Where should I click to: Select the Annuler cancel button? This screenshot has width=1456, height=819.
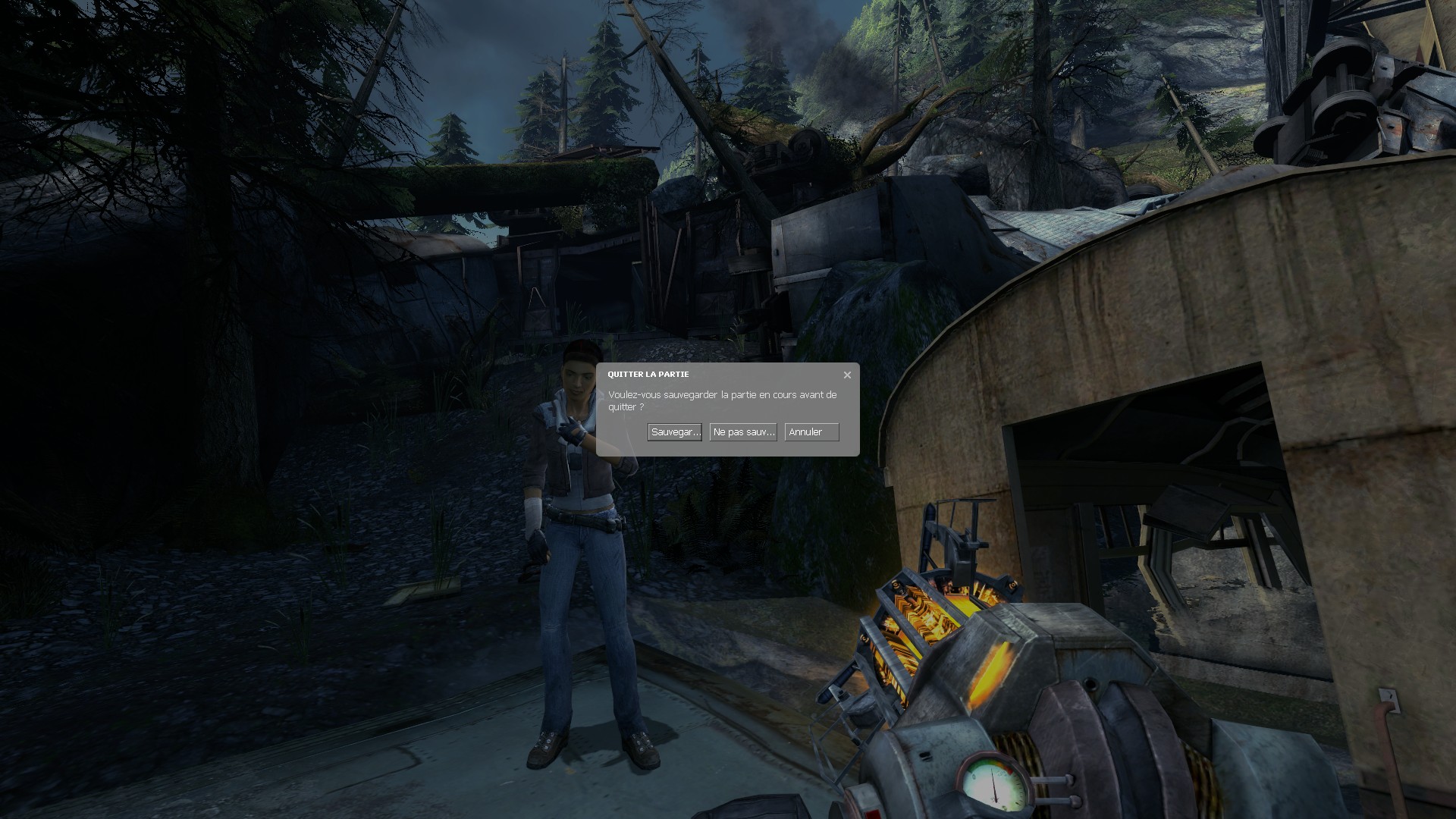(x=811, y=432)
